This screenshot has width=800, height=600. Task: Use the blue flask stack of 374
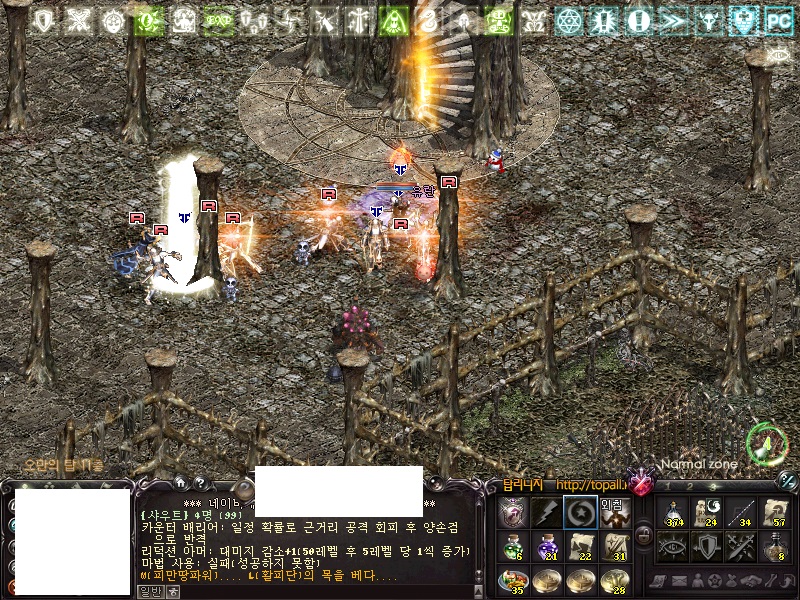point(673,513)
